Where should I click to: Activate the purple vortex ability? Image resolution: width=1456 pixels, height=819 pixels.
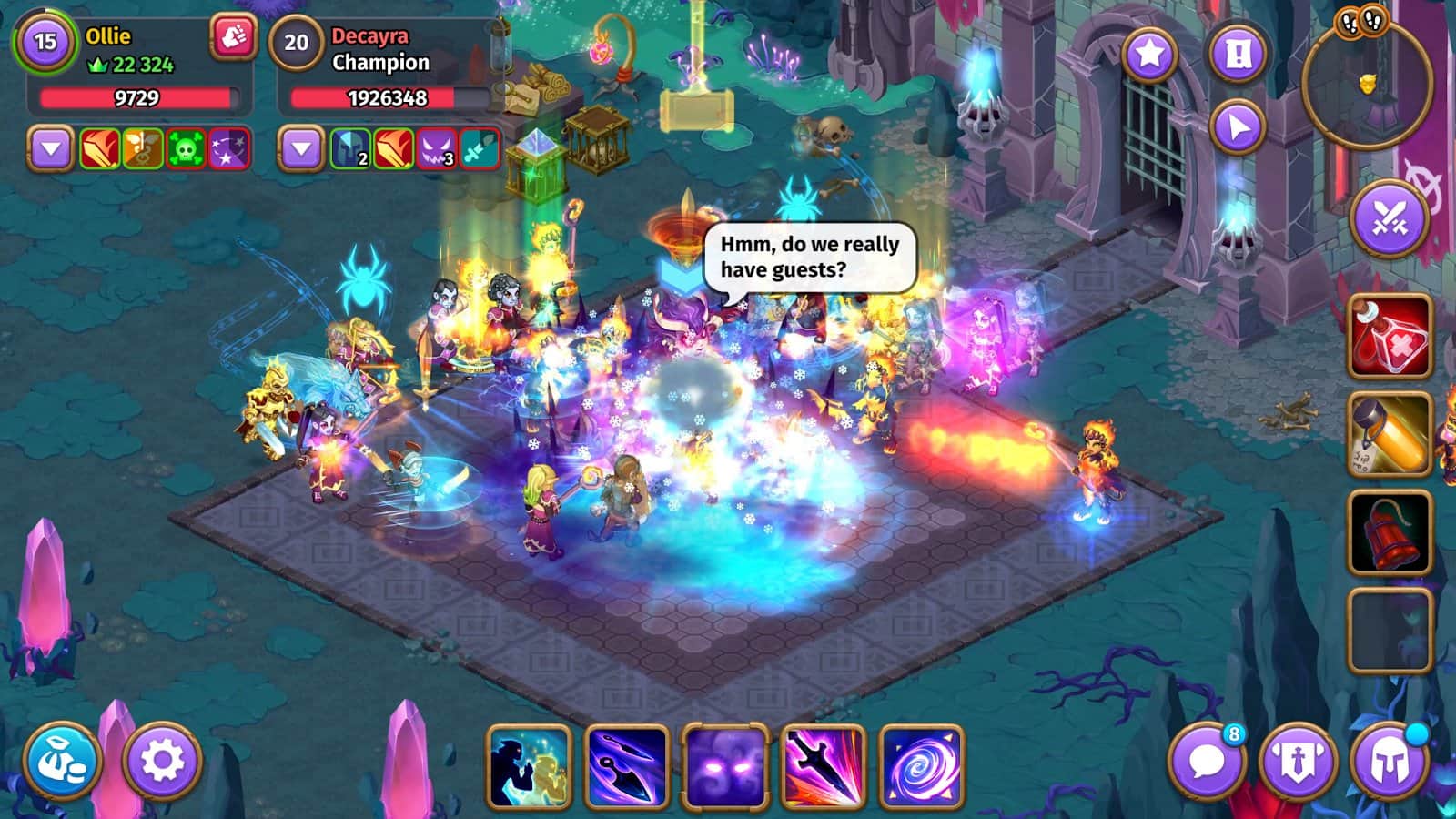click(x=921, y=766)
